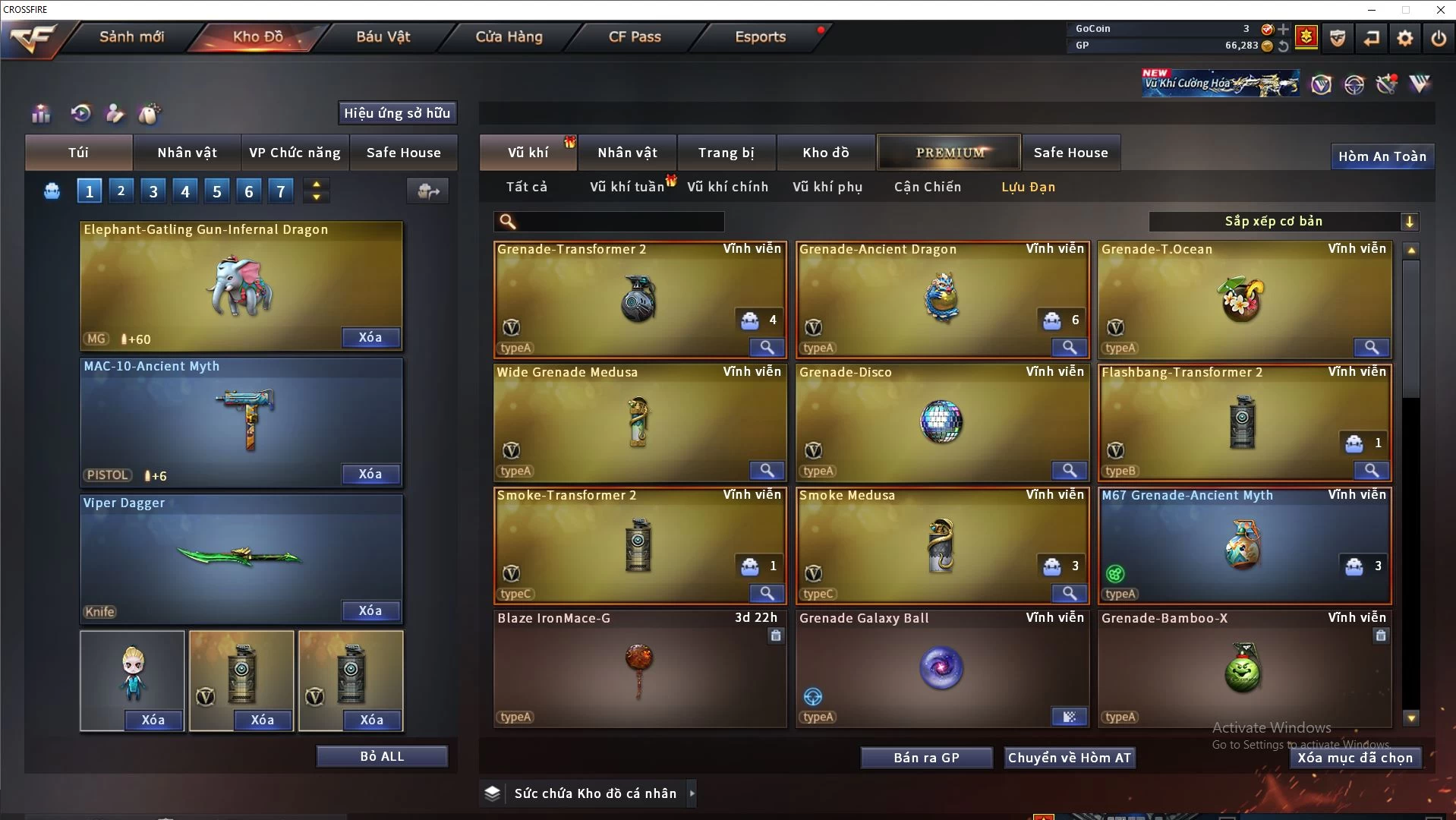
Task: Click Chuyển về Hòm AT button
Action: point(1069,758)
